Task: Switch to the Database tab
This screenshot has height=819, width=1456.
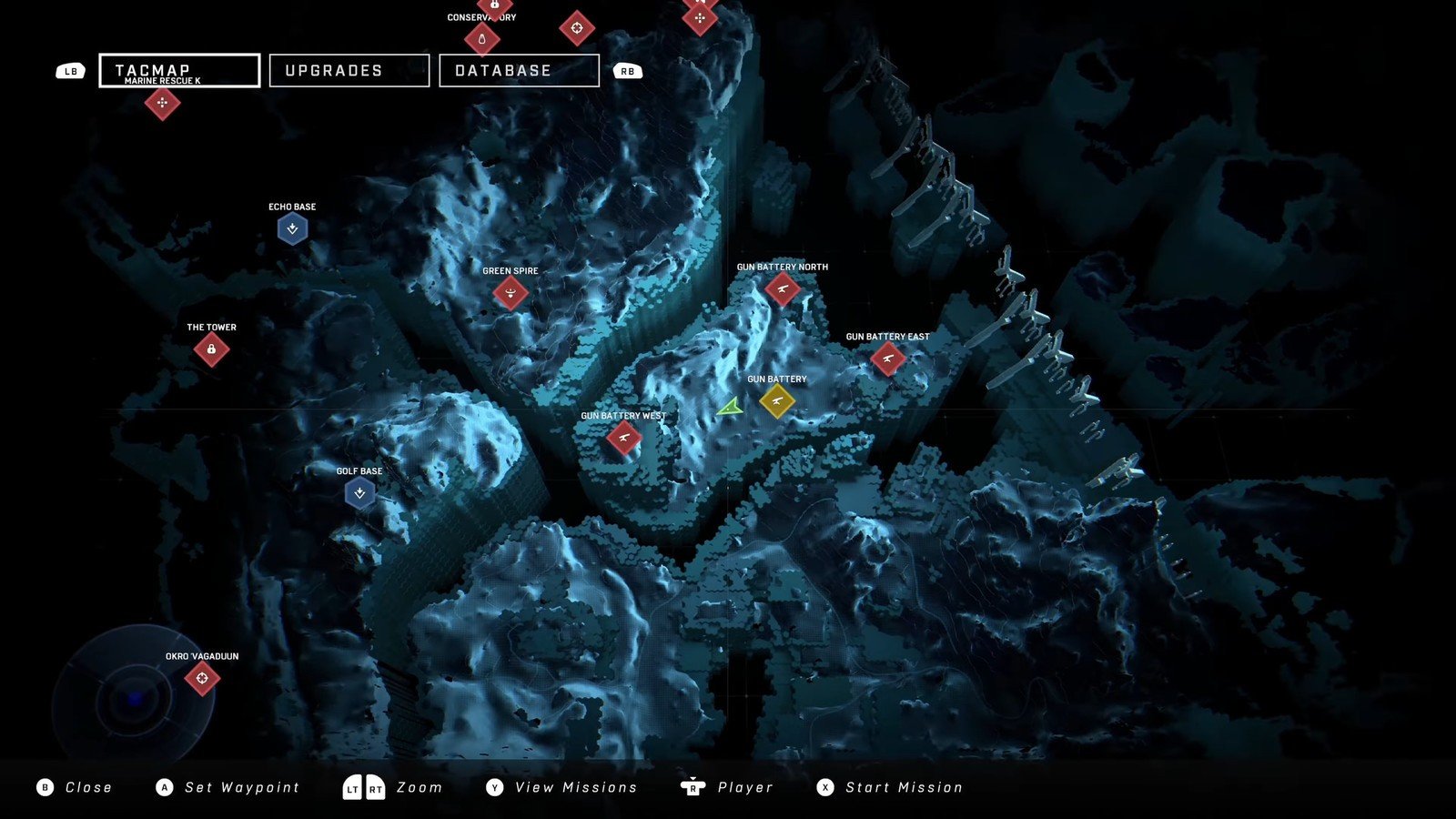Action: [519, 70]
